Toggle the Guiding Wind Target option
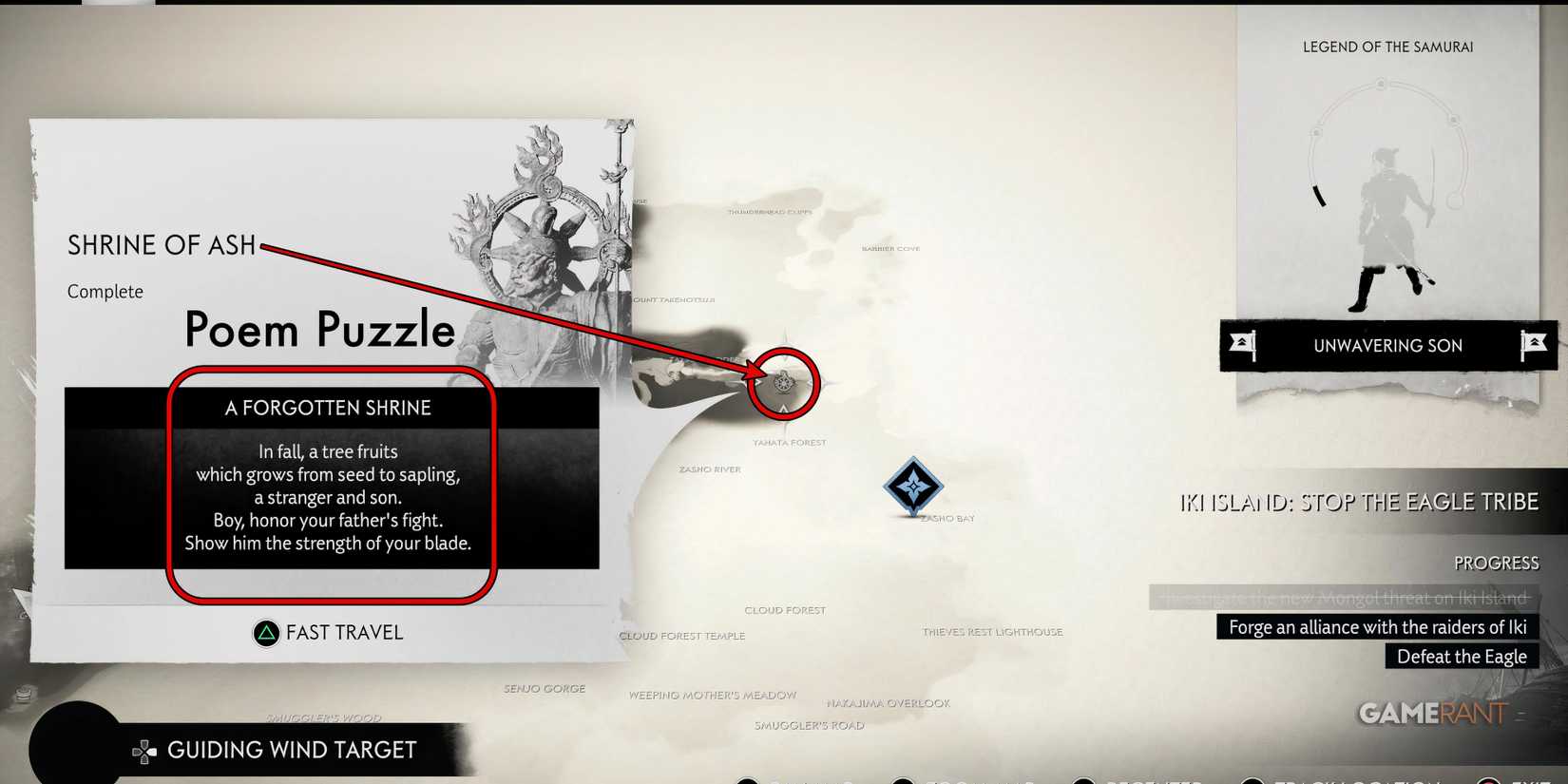This screenshot has height=784, width=1568. click(x=290, y=750)
